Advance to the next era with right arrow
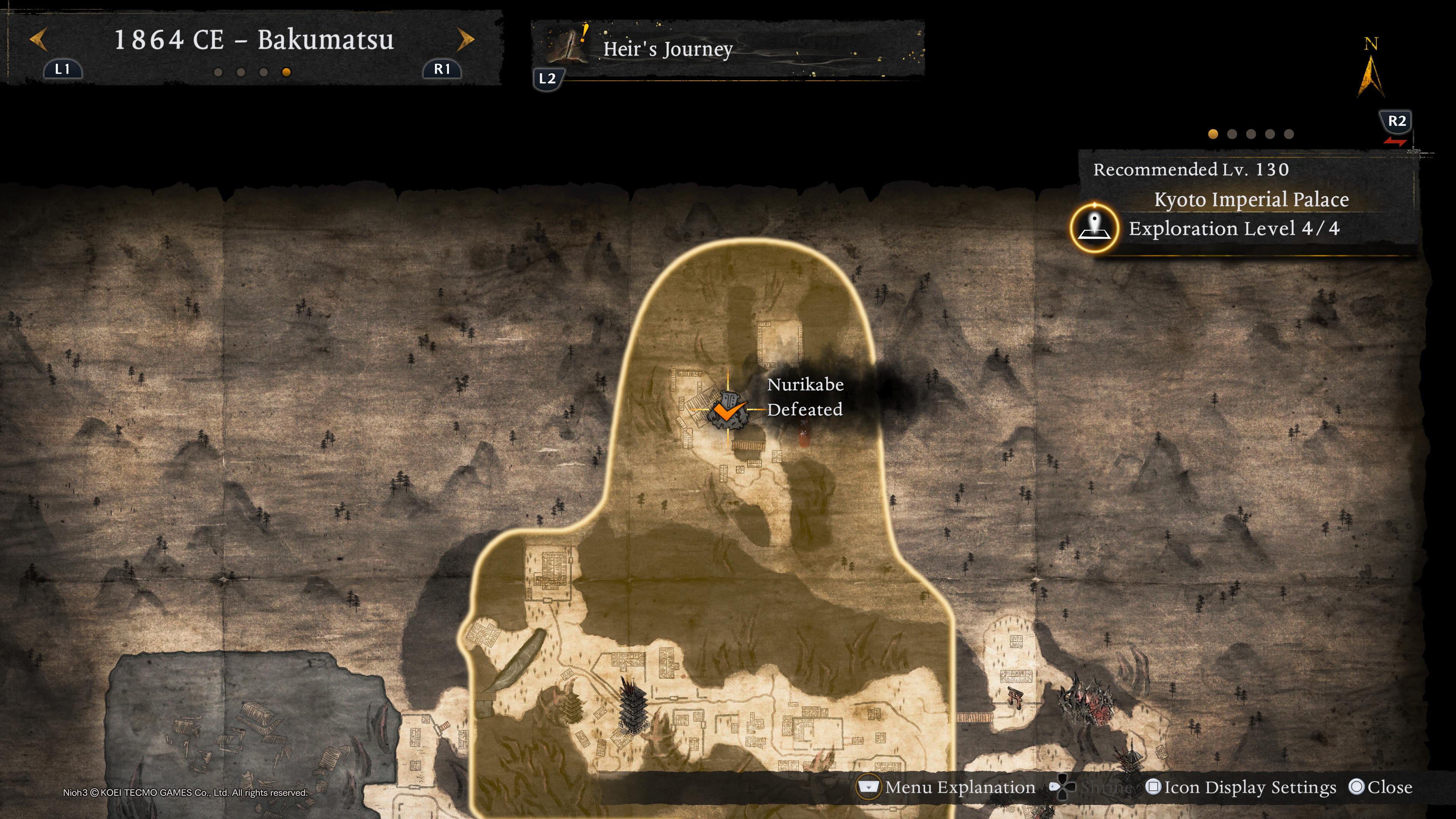1456x819 pixels. (x=465, y=40)
